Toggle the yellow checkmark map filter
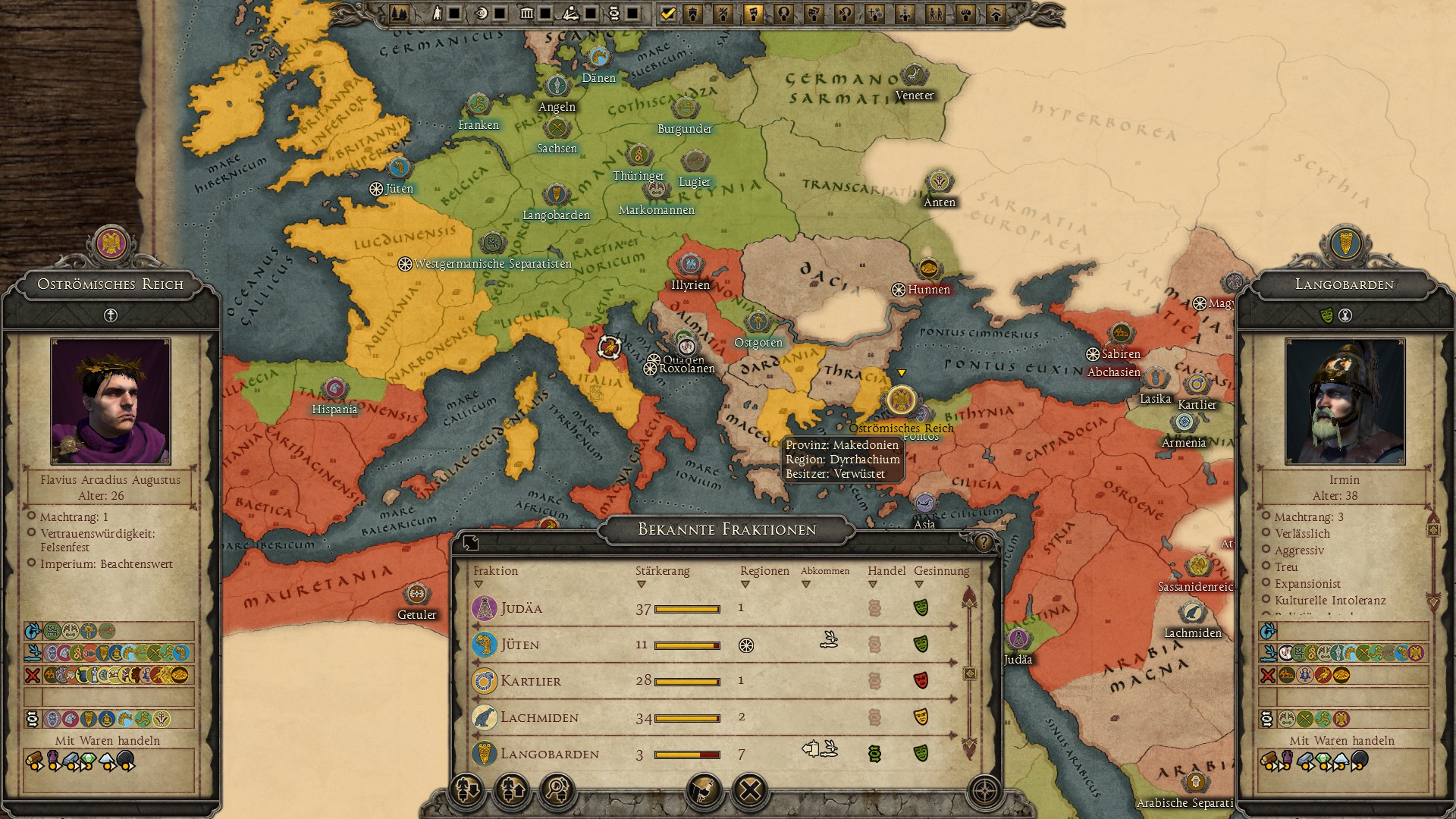Viewport: 1456px width, 819px height. [x=668, y=14]
